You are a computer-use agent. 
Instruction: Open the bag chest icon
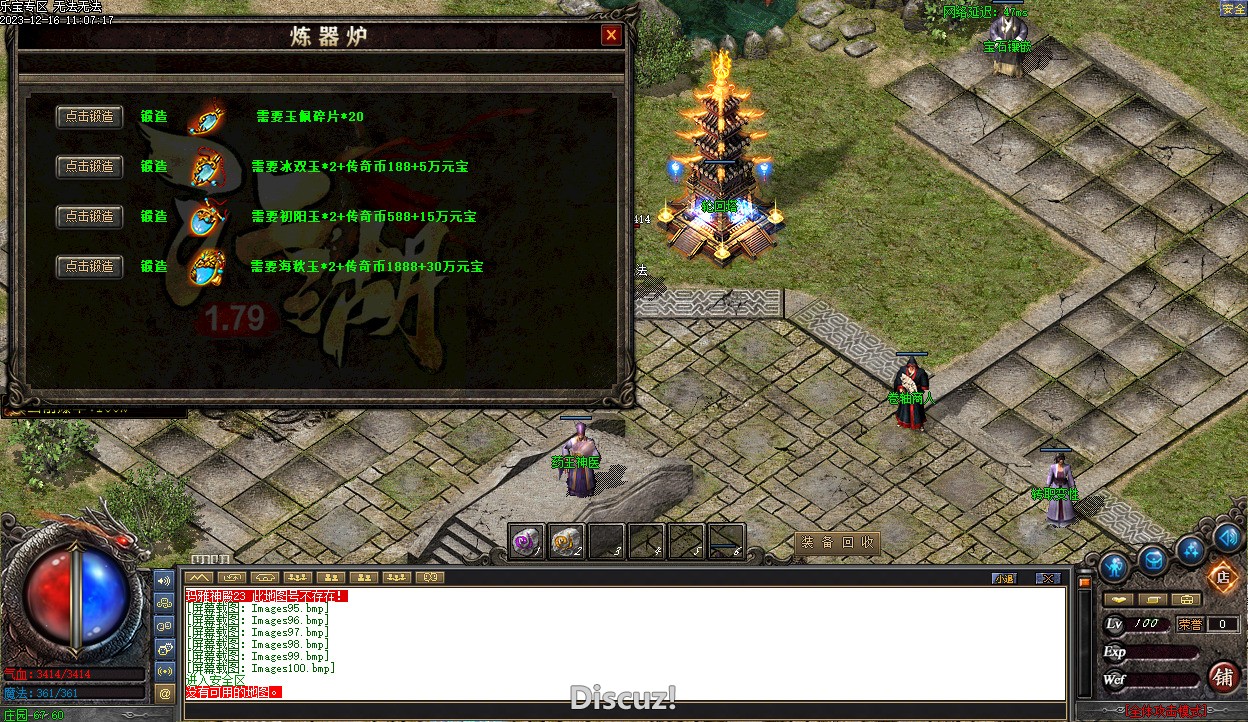coord(1154,560)
